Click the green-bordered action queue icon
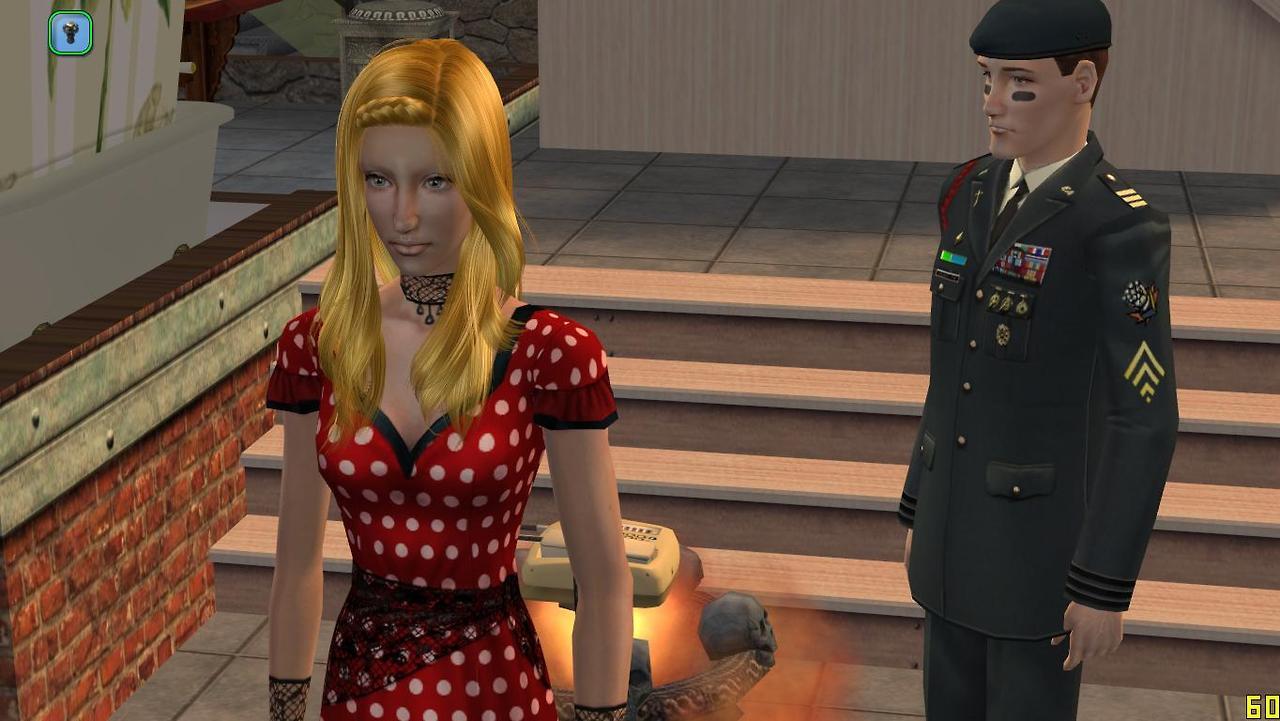The image size is (1280, 721). pos(70,33)
